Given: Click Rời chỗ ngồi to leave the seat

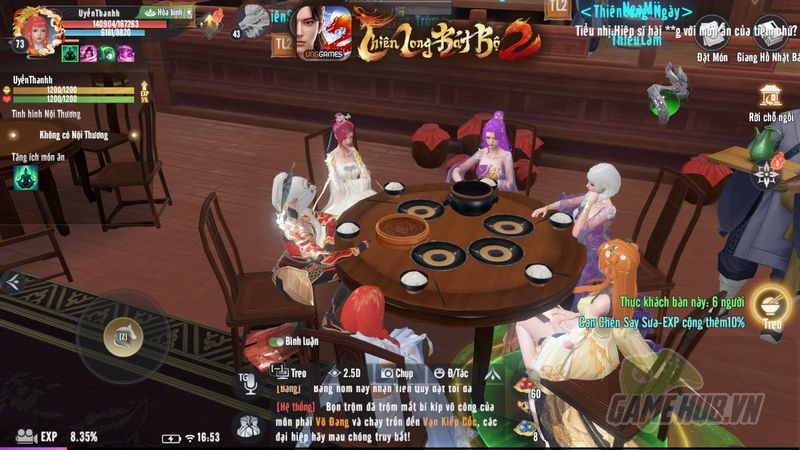Looking at the screenshot, I should [769, 102].
